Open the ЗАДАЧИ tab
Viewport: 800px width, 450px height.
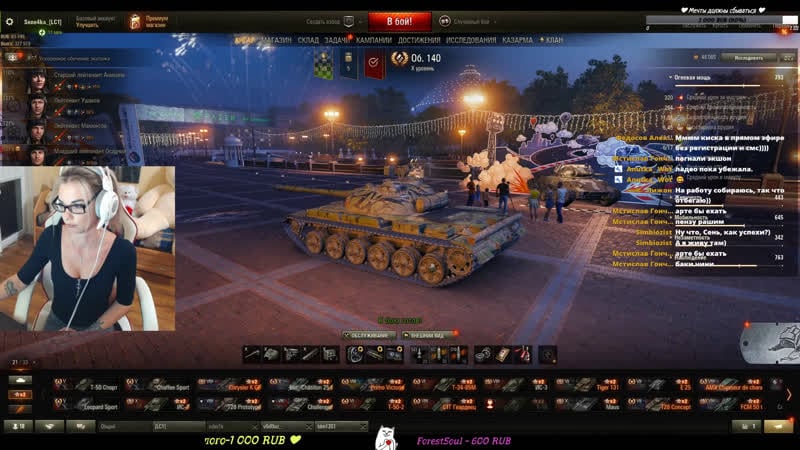coord(337,40)
